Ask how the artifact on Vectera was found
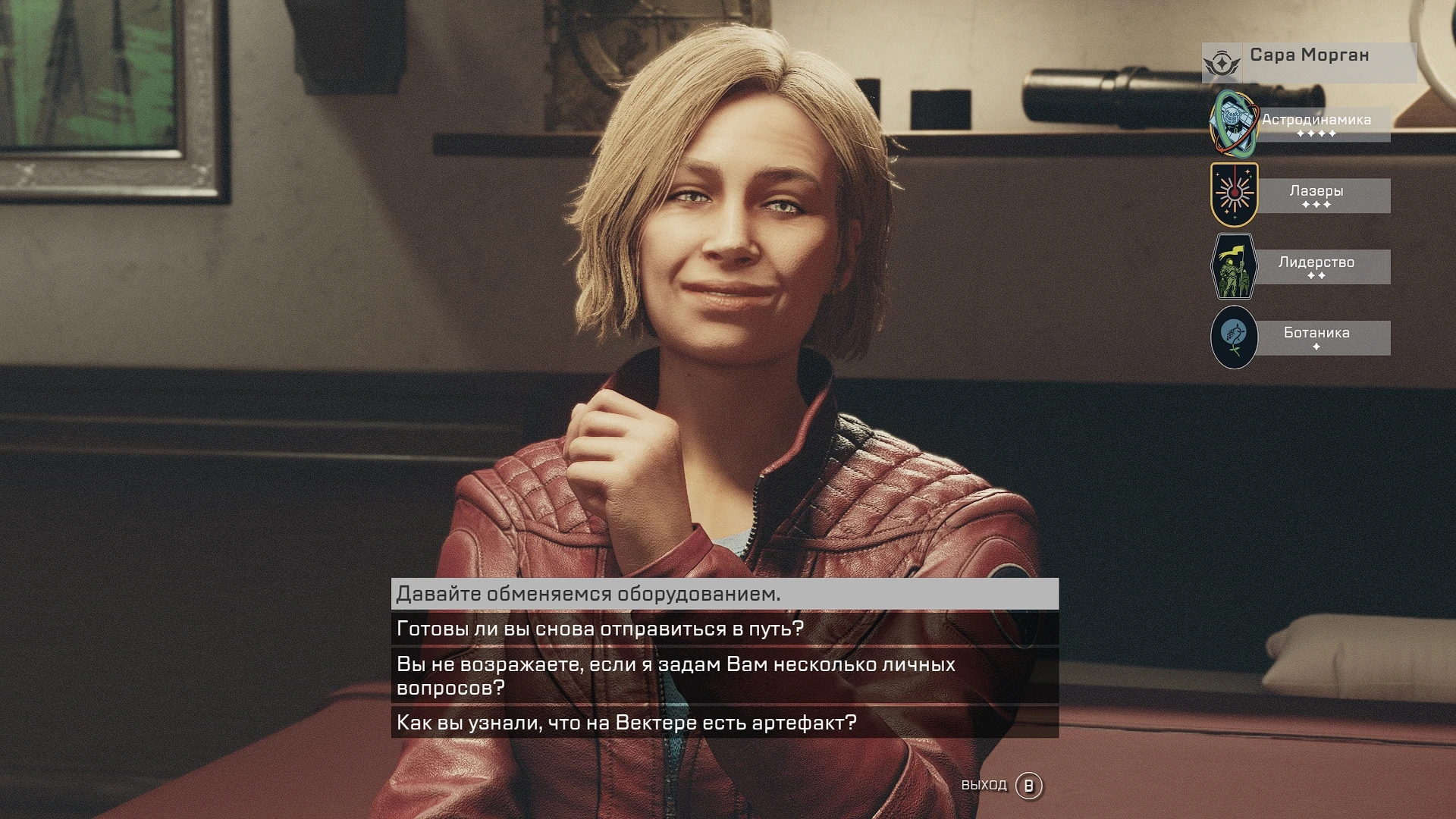 [x=724, y=723]
